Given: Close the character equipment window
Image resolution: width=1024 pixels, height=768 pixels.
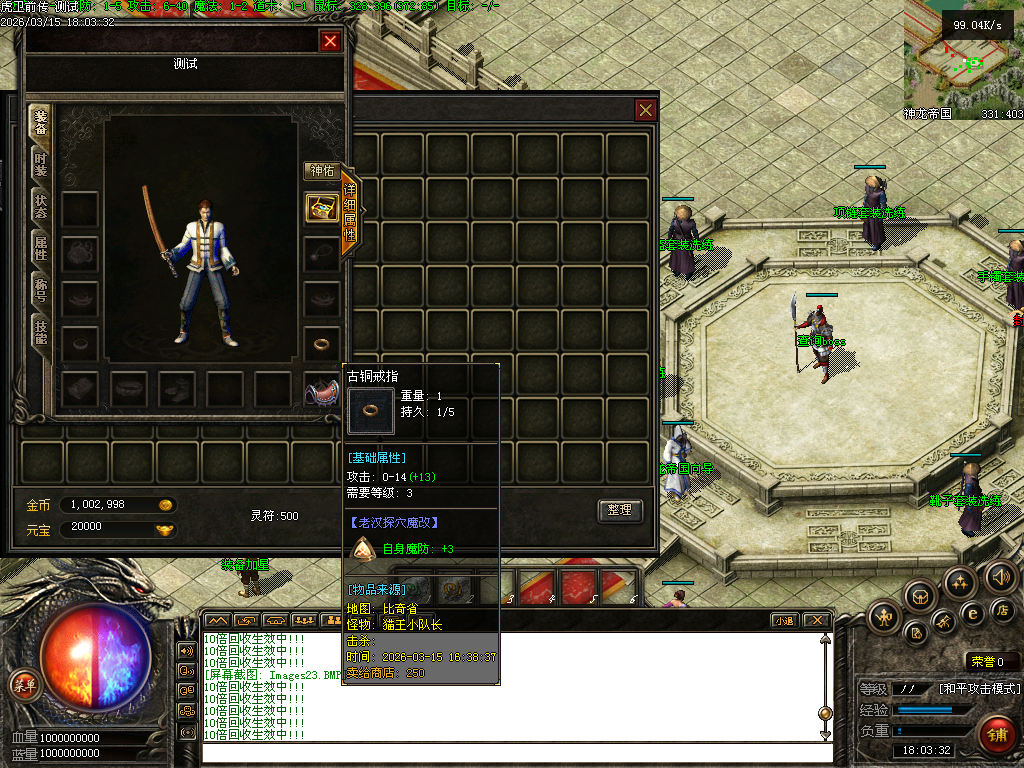Looking at the screenshot, I should (330, 41).
